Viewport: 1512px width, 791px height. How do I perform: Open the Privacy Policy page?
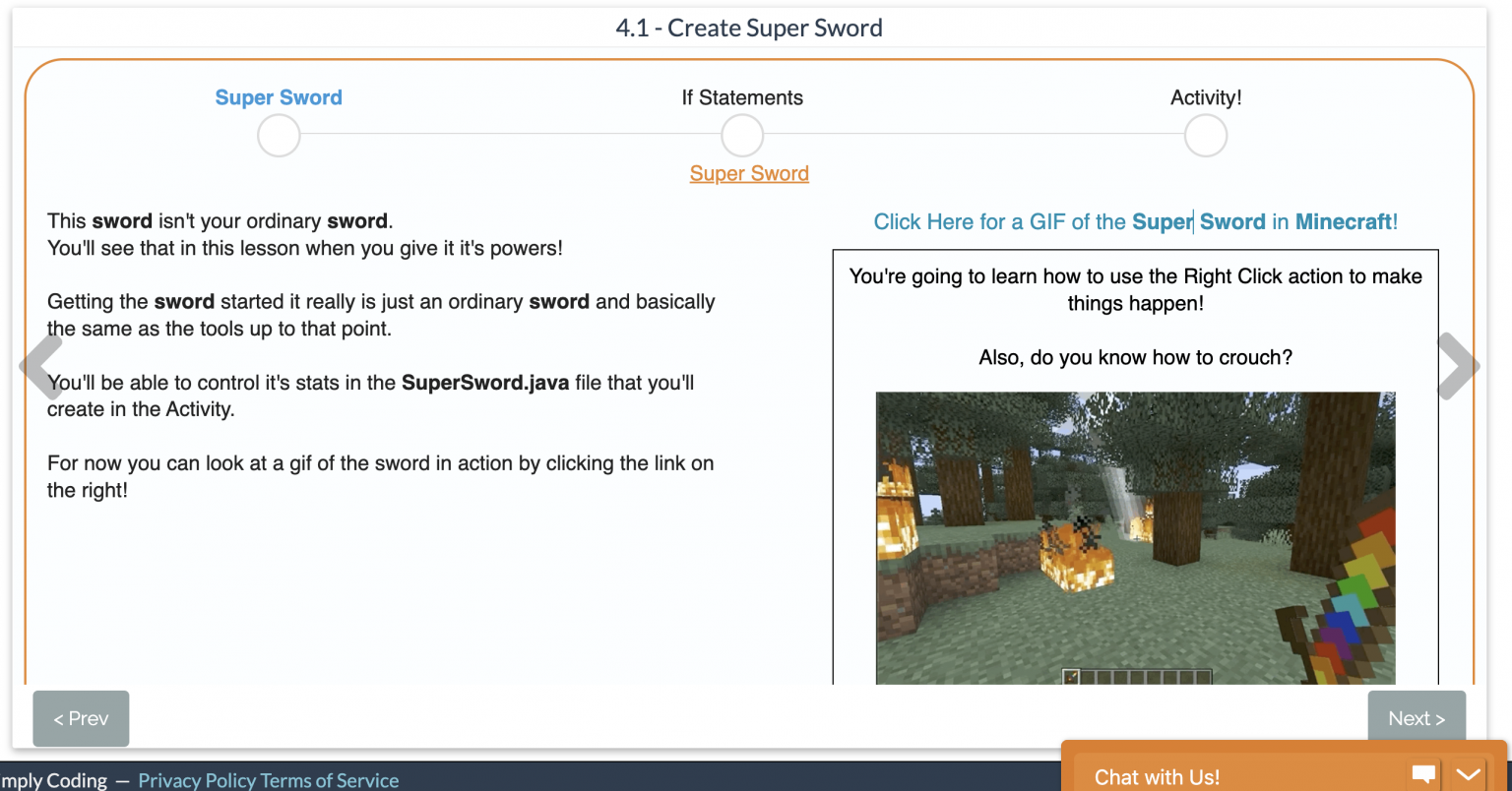coord(197,780)
